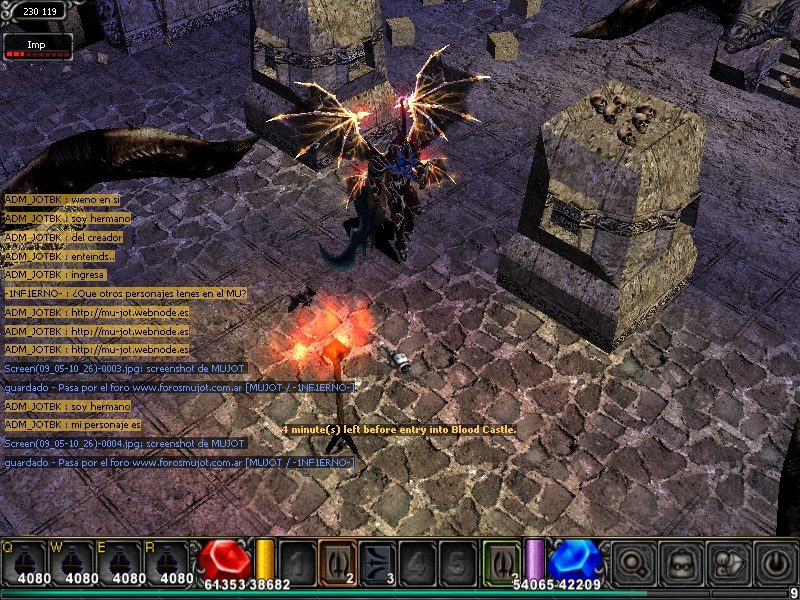Viewport: 800px width, 600px height.
Task: Open the green-framed current skill selector
Action: [x=501, y=561]
